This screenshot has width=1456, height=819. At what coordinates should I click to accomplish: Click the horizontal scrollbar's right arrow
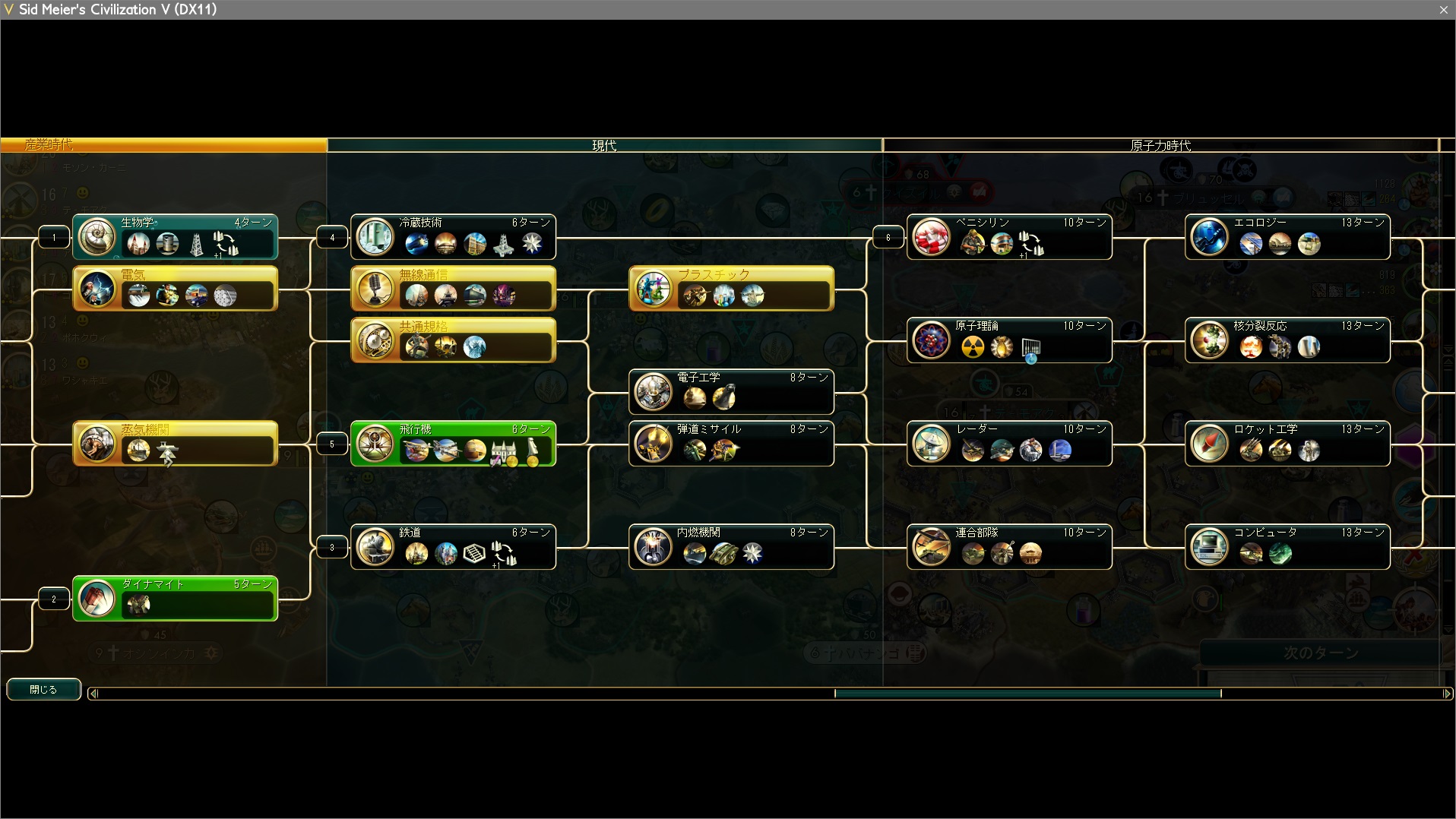coord(1447,693)
